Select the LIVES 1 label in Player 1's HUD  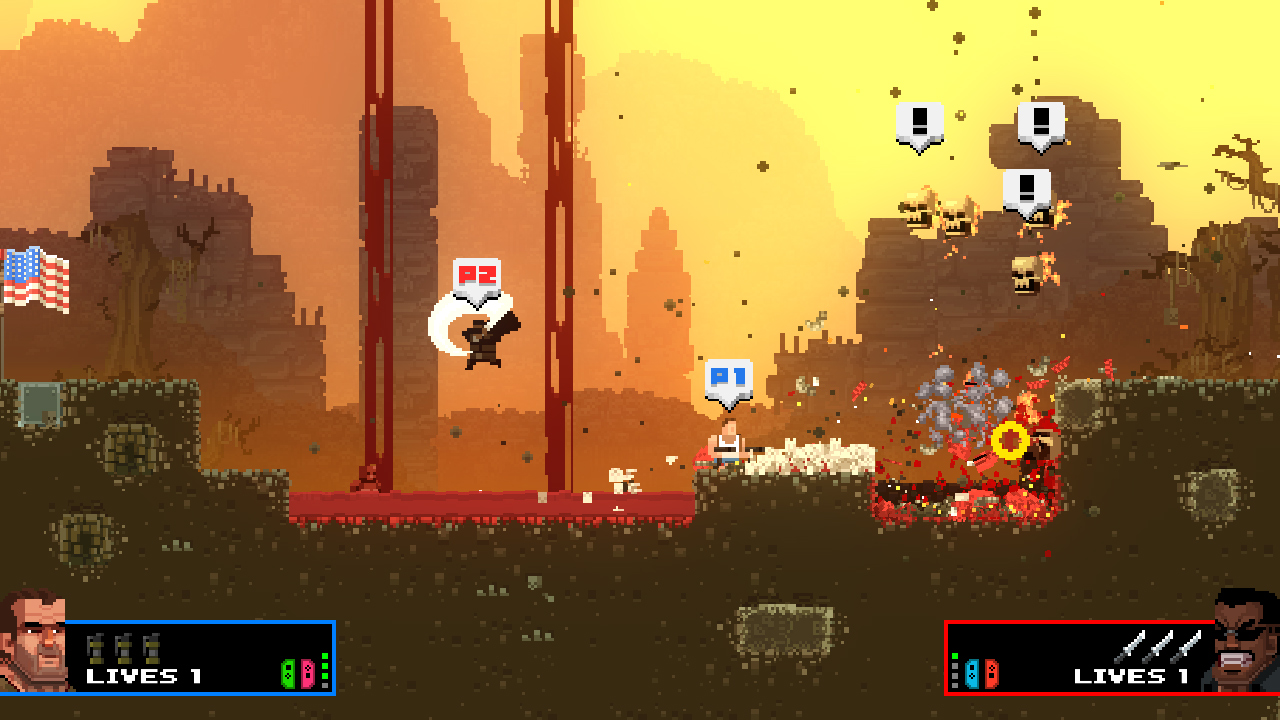click(143, 676)
